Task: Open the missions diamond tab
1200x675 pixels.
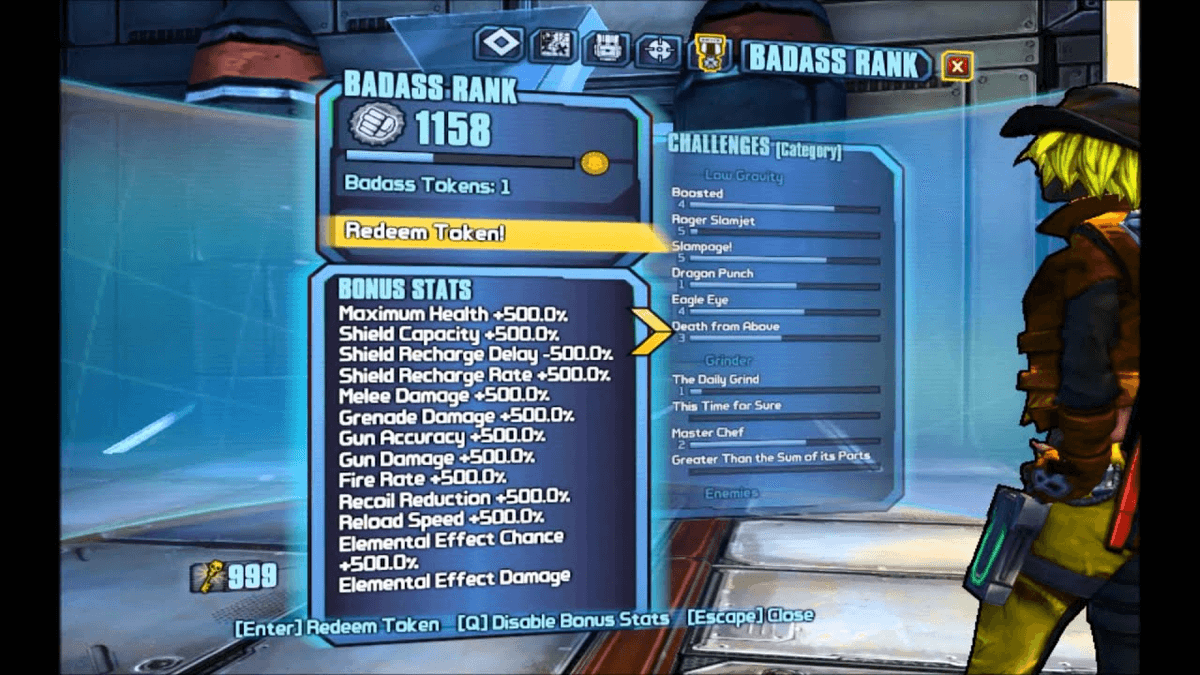Action: [499, 43]
